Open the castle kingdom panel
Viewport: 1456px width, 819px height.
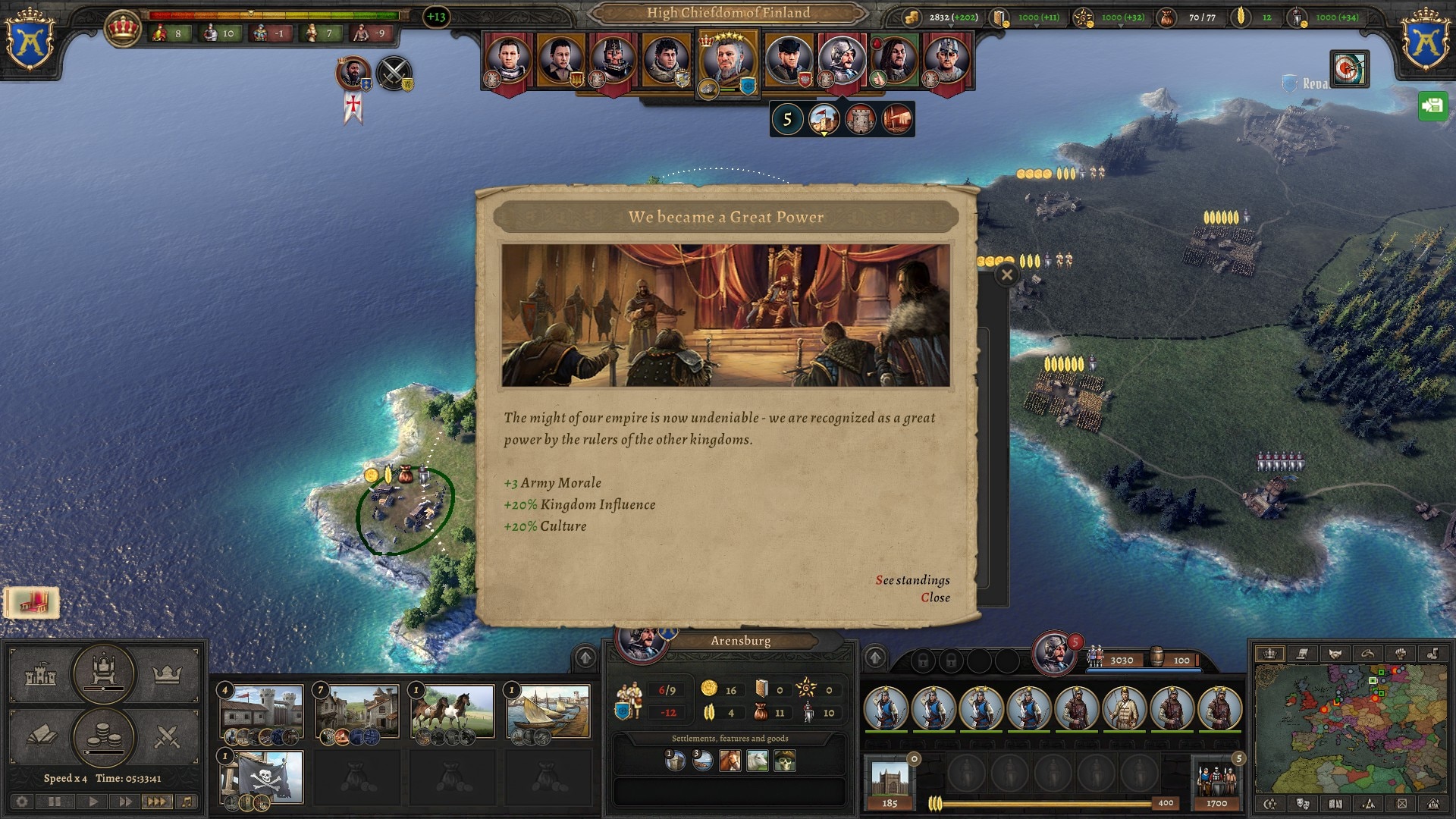click(41, 674)
